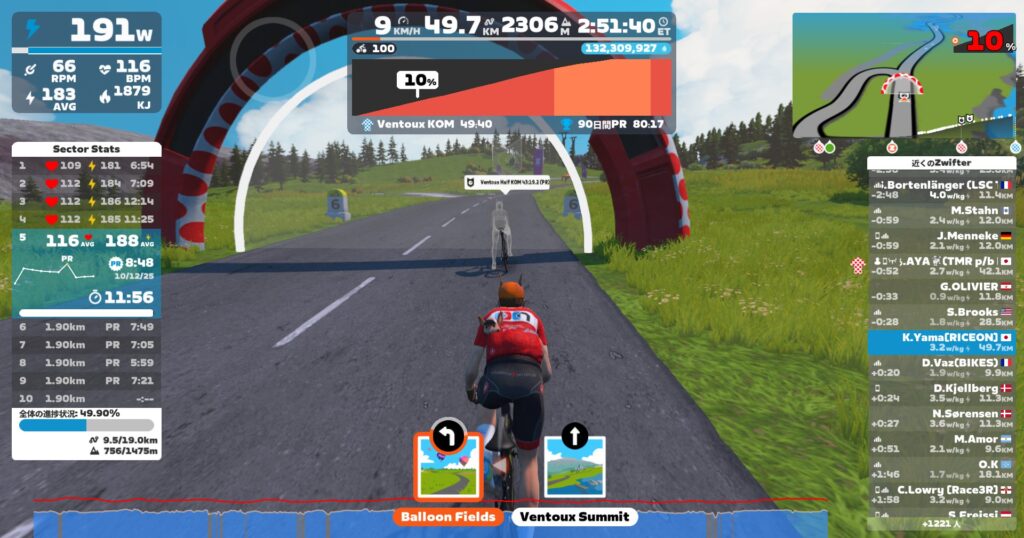The height and width of the screenshot is (538, 1024).
Task: Click the overall progress bar at 49.90%
Action: pos(86,425)
